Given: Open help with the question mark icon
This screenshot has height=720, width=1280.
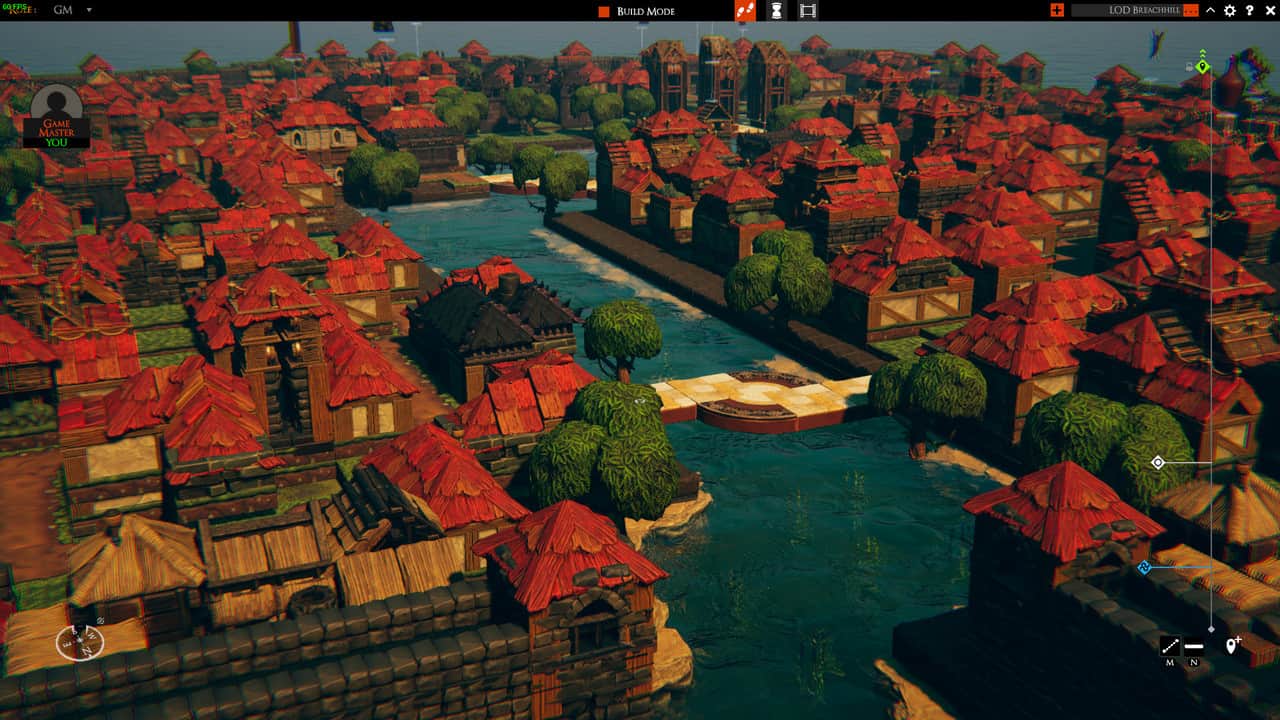Looking at the screenshot, I should [1249, 10].
